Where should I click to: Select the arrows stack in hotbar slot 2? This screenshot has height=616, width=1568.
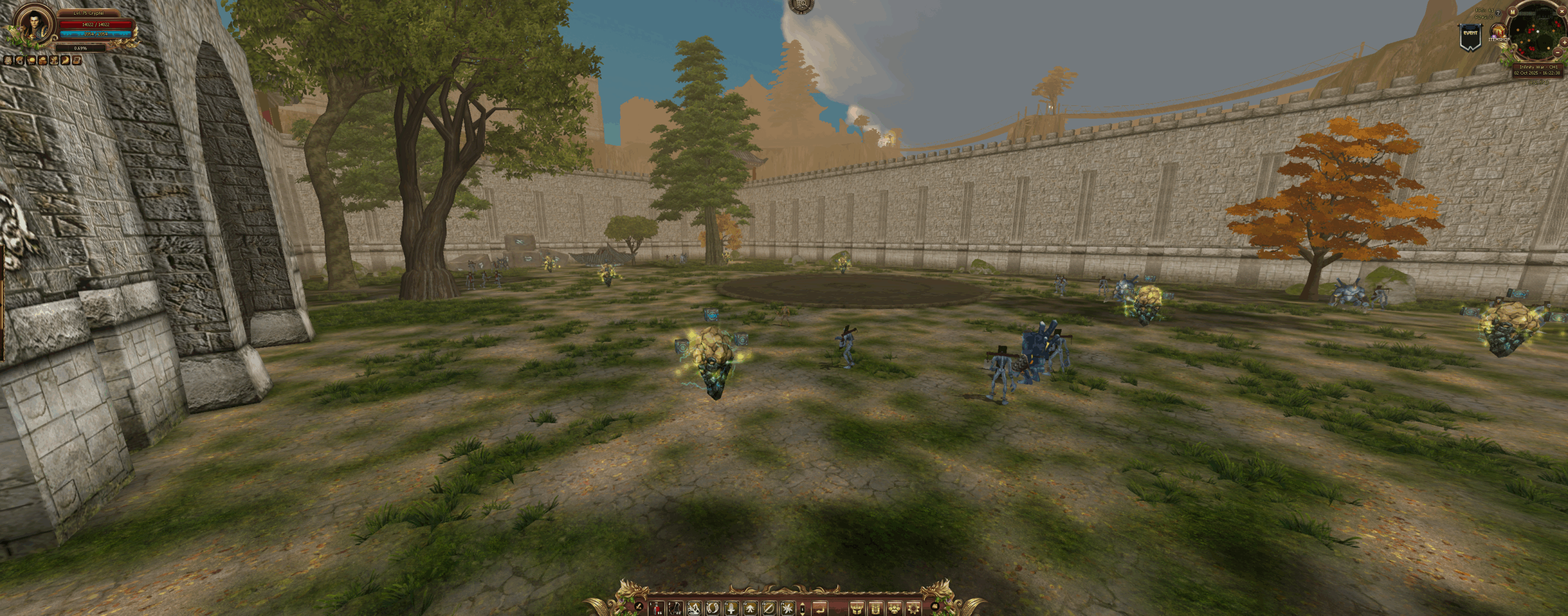[x=675, y=608]
